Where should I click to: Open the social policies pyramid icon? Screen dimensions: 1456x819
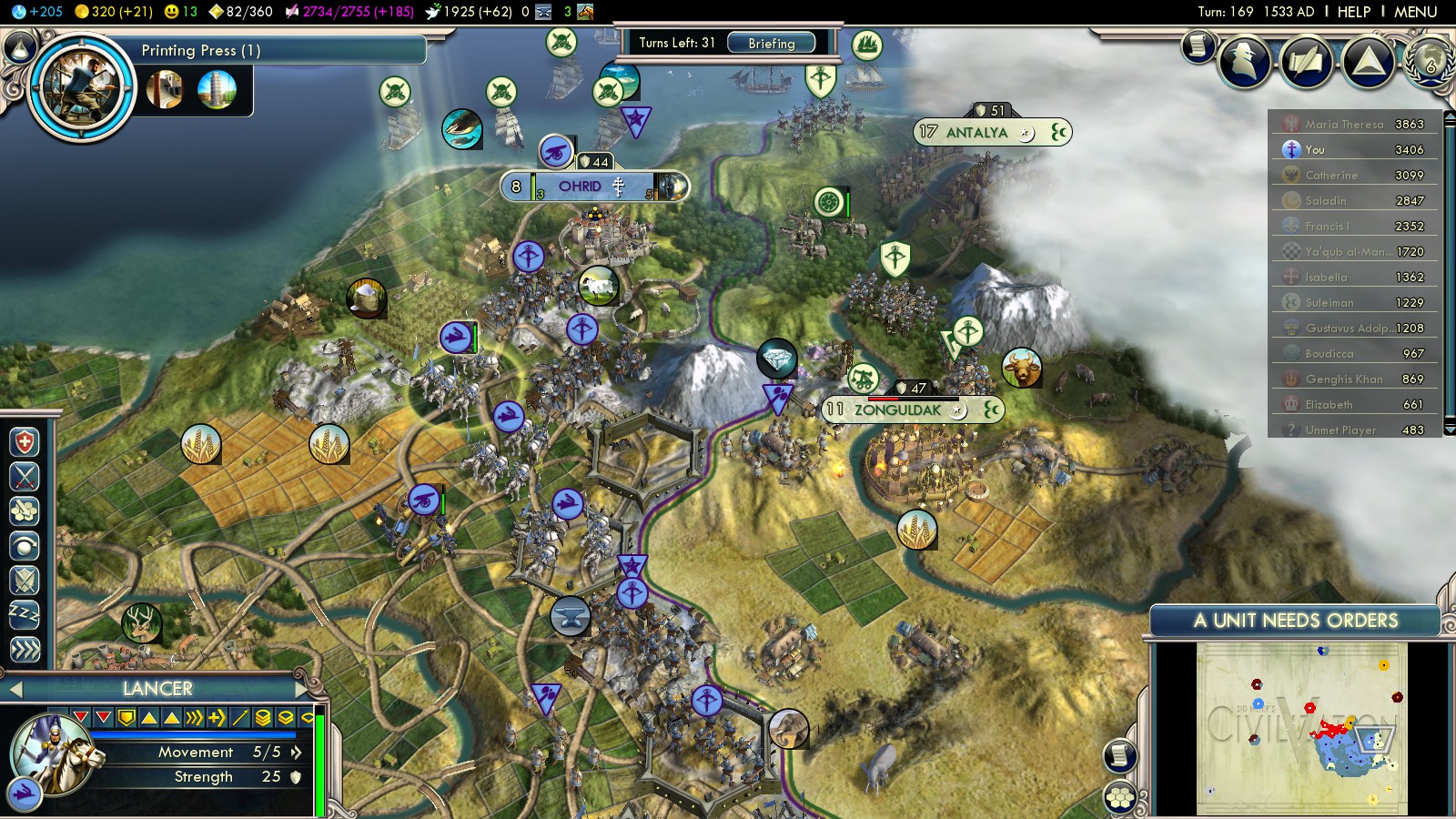coord(1368,60)
